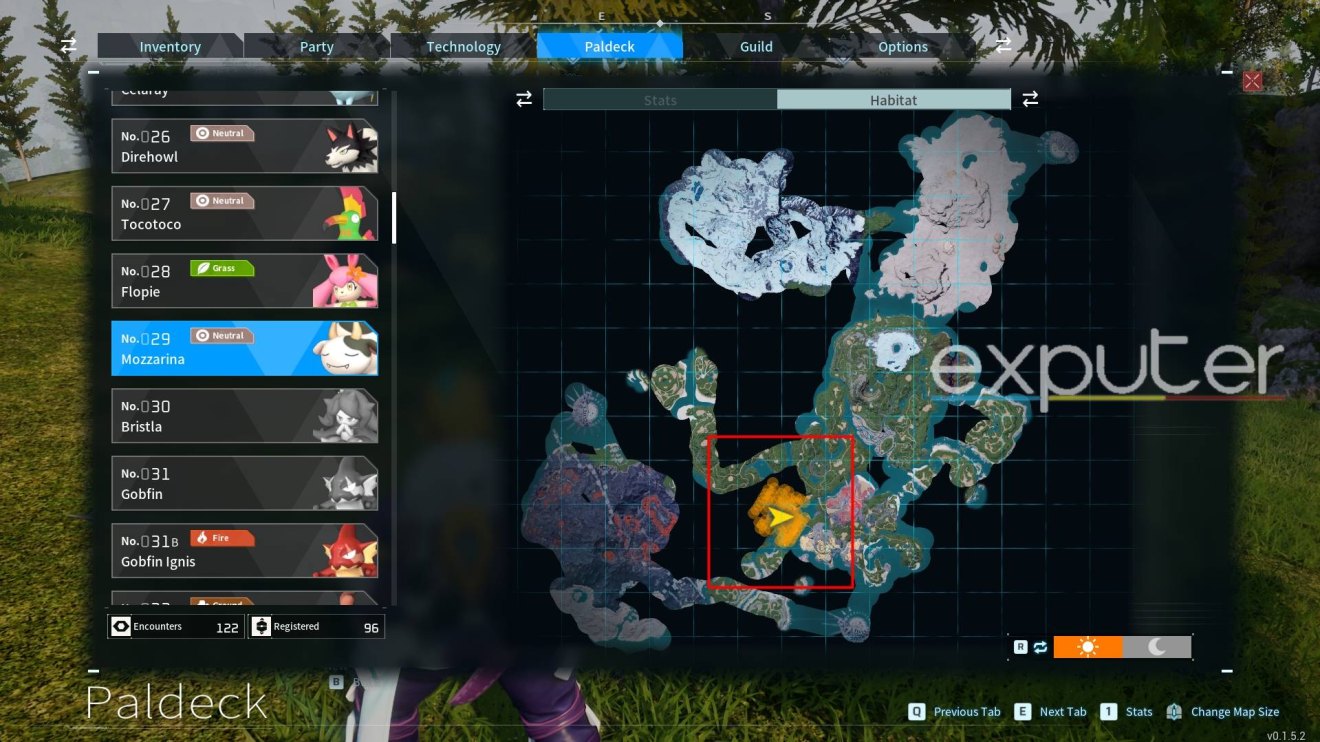Screen dimensions: 1320x742
Task: Select the Mozzarina entry No. 029
Action: (244, 349)
